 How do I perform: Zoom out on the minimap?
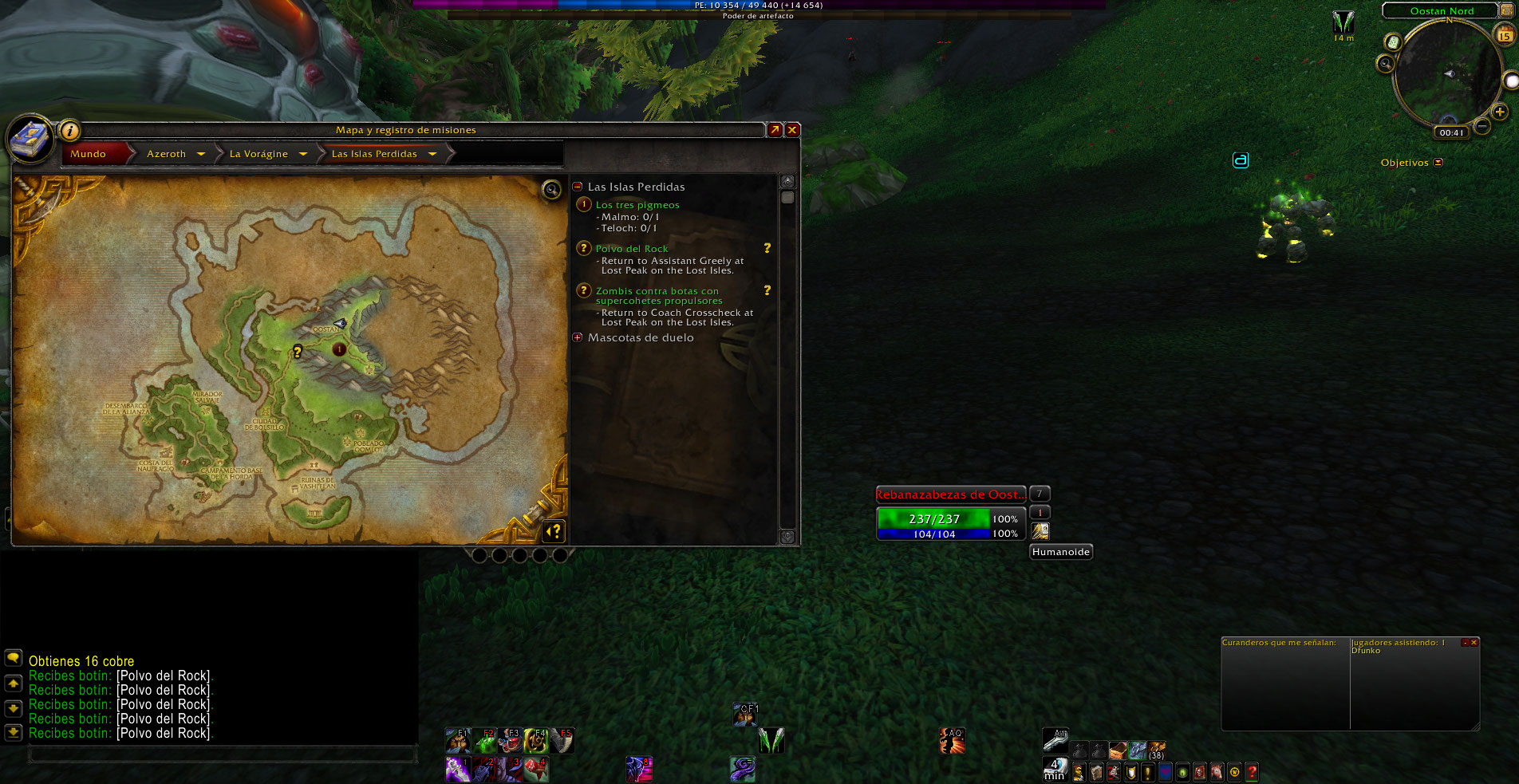(1482, 126)
